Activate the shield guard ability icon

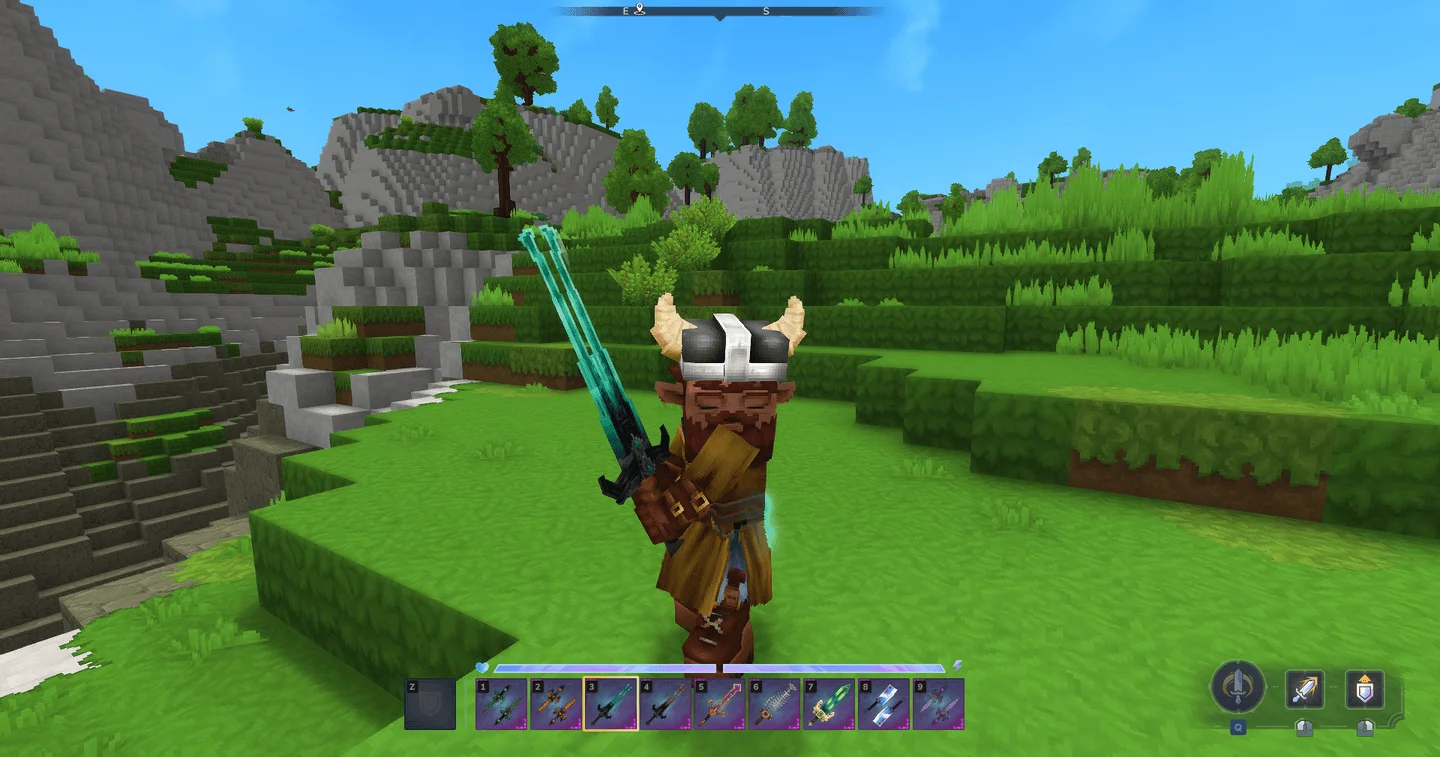pyautogui.click(x=1363, y=689)
